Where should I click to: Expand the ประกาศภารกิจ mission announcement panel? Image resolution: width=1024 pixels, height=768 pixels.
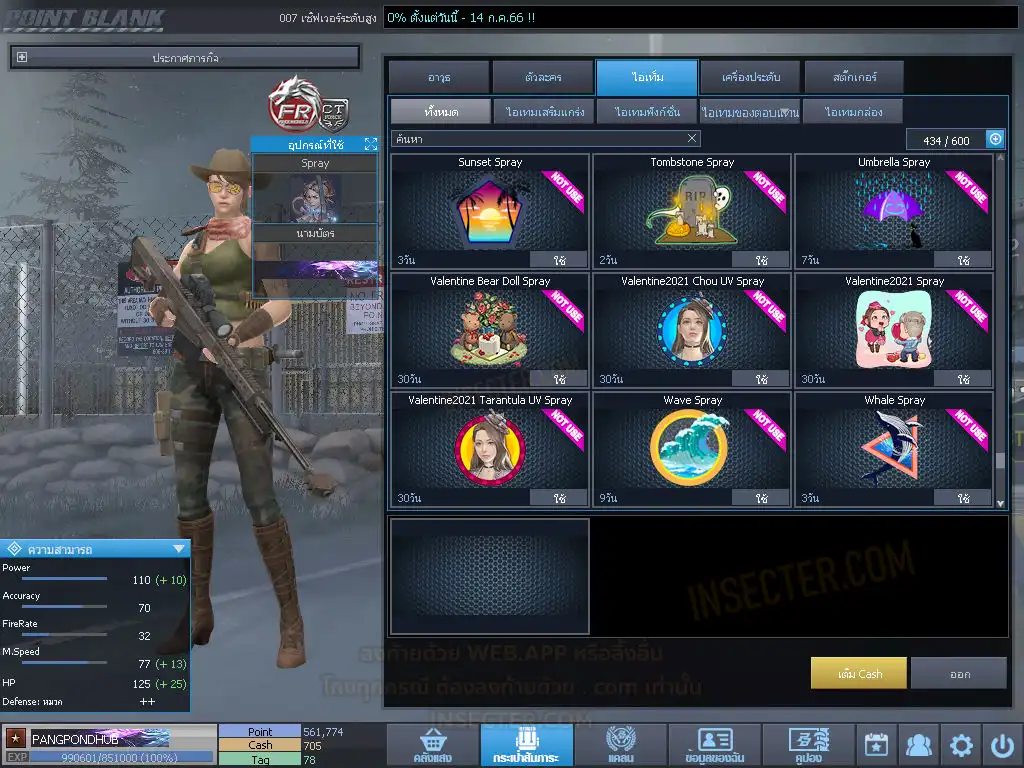coord(22,58)
